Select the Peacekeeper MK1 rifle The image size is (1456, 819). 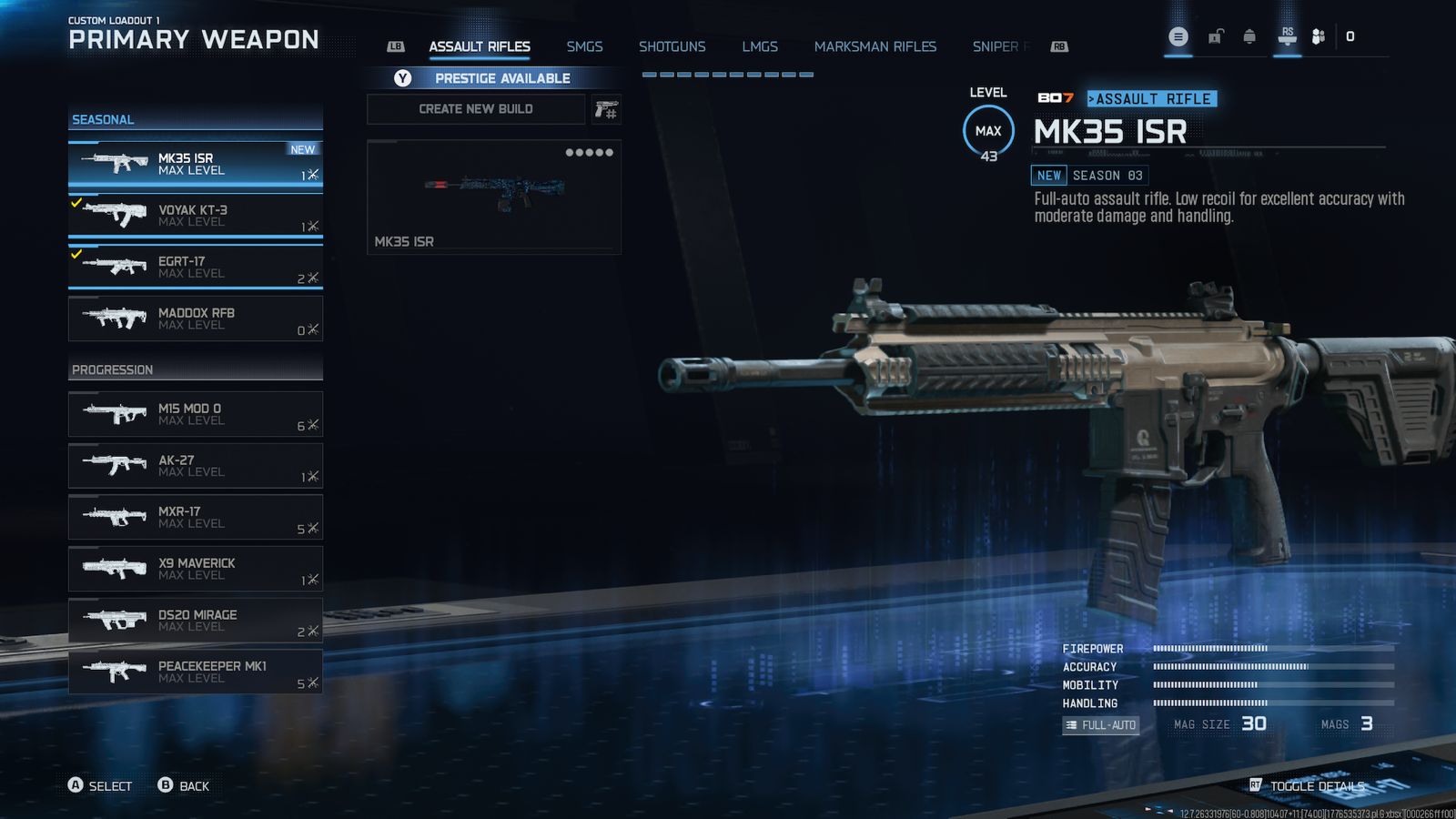point(195,672)
